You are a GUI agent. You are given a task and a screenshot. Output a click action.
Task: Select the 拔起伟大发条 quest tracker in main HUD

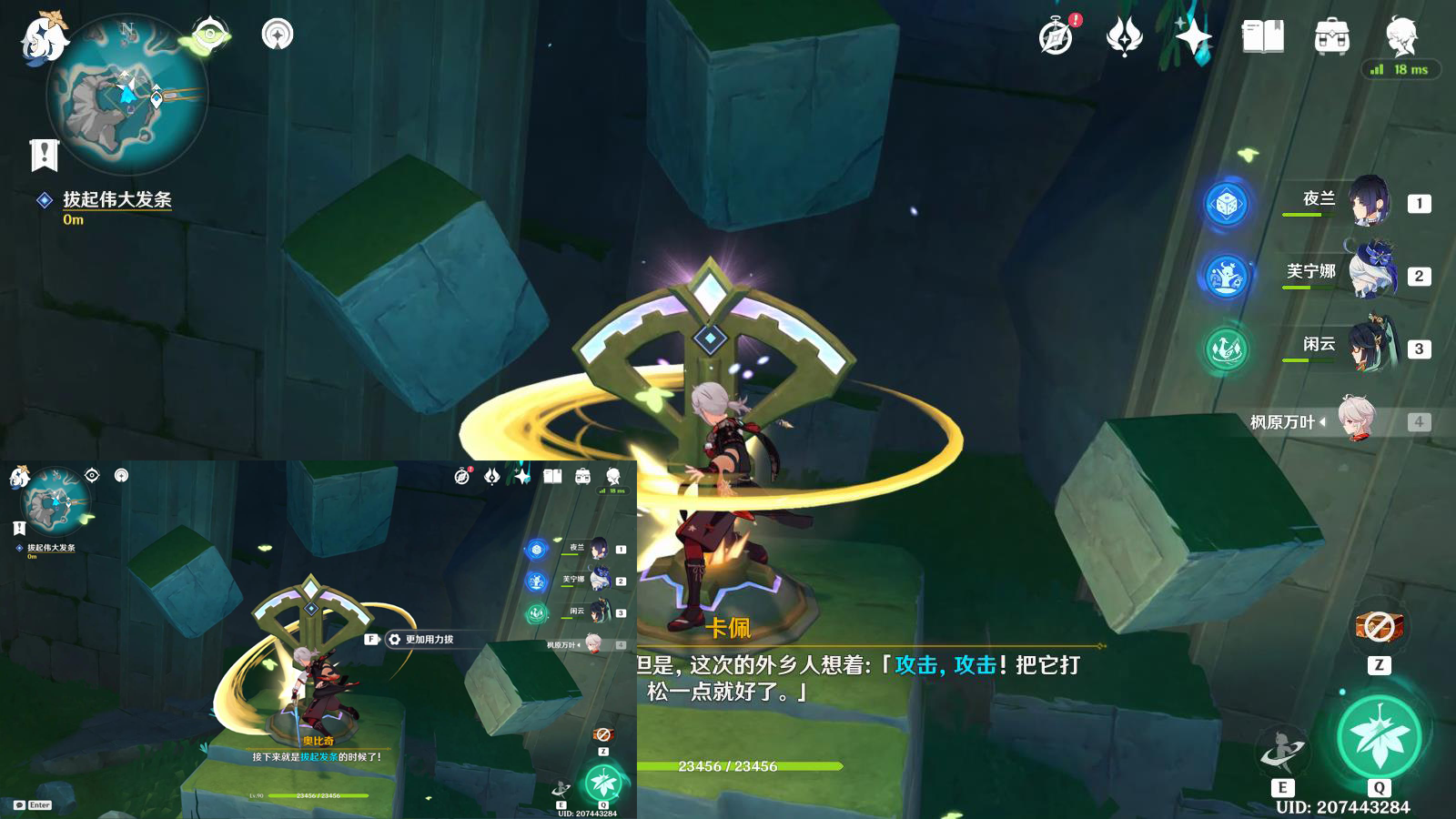pos(116,200)
